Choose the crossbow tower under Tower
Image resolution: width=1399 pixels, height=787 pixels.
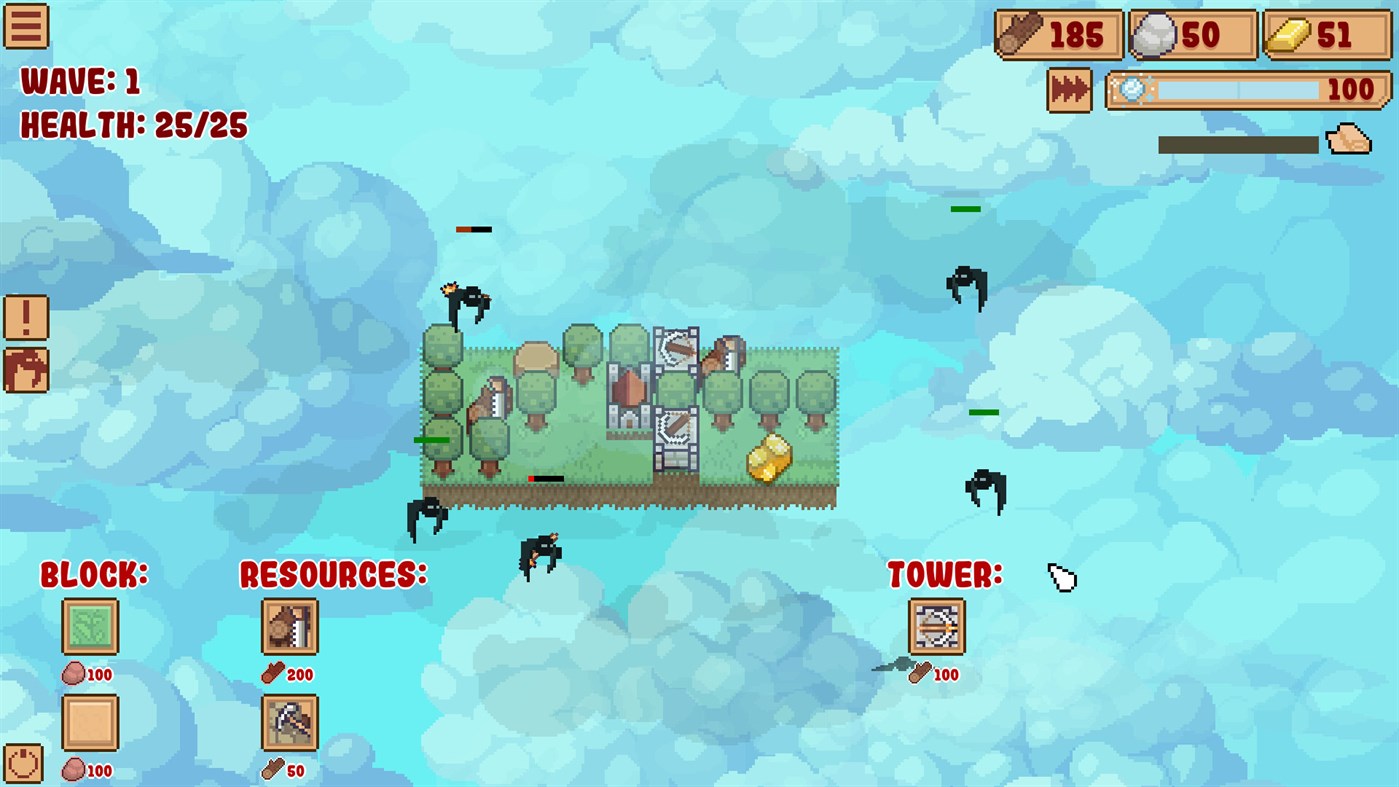(936, 626)
